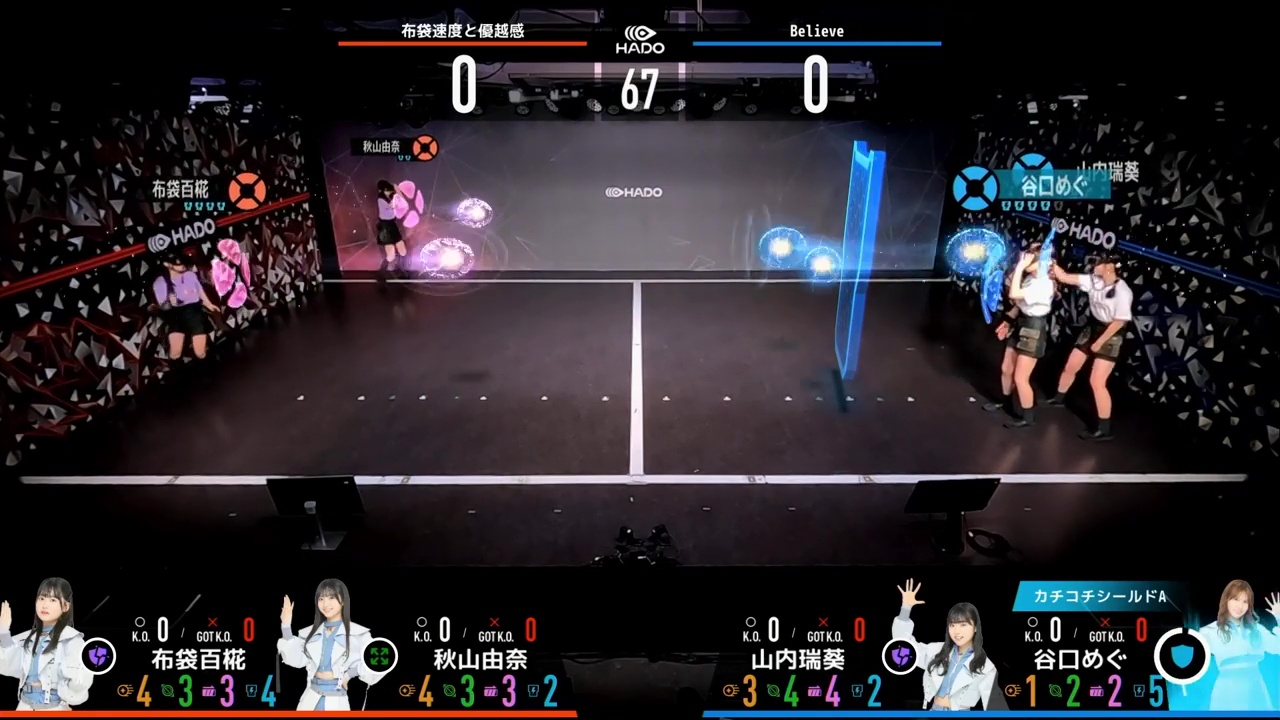Click the purple shield skill icon beside 山内瑞葵
Image resolution: width=1280 pixels, height=720 pixels.
point(900,656)
